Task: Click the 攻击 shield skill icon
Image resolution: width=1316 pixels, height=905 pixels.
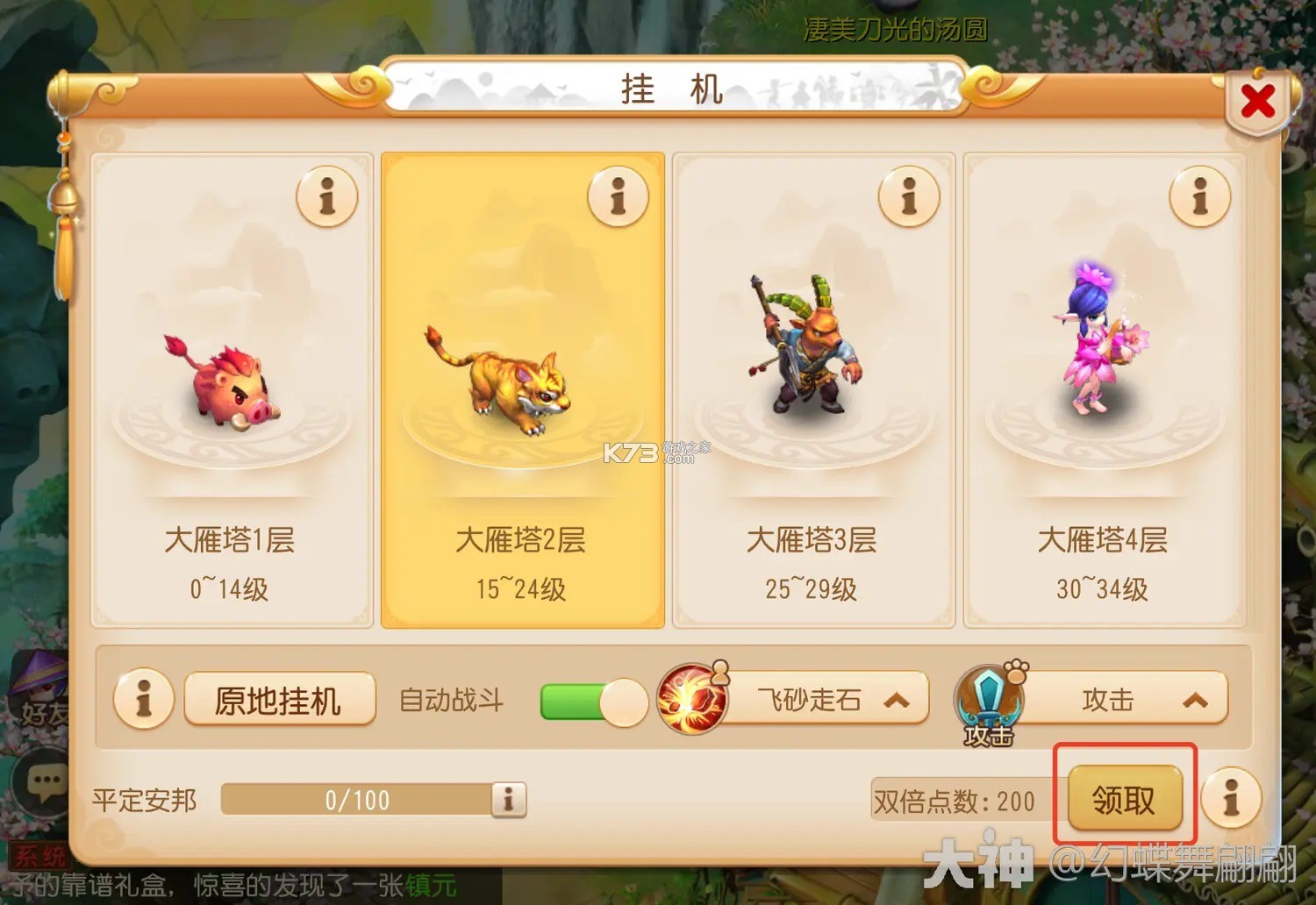Action: 987,700
